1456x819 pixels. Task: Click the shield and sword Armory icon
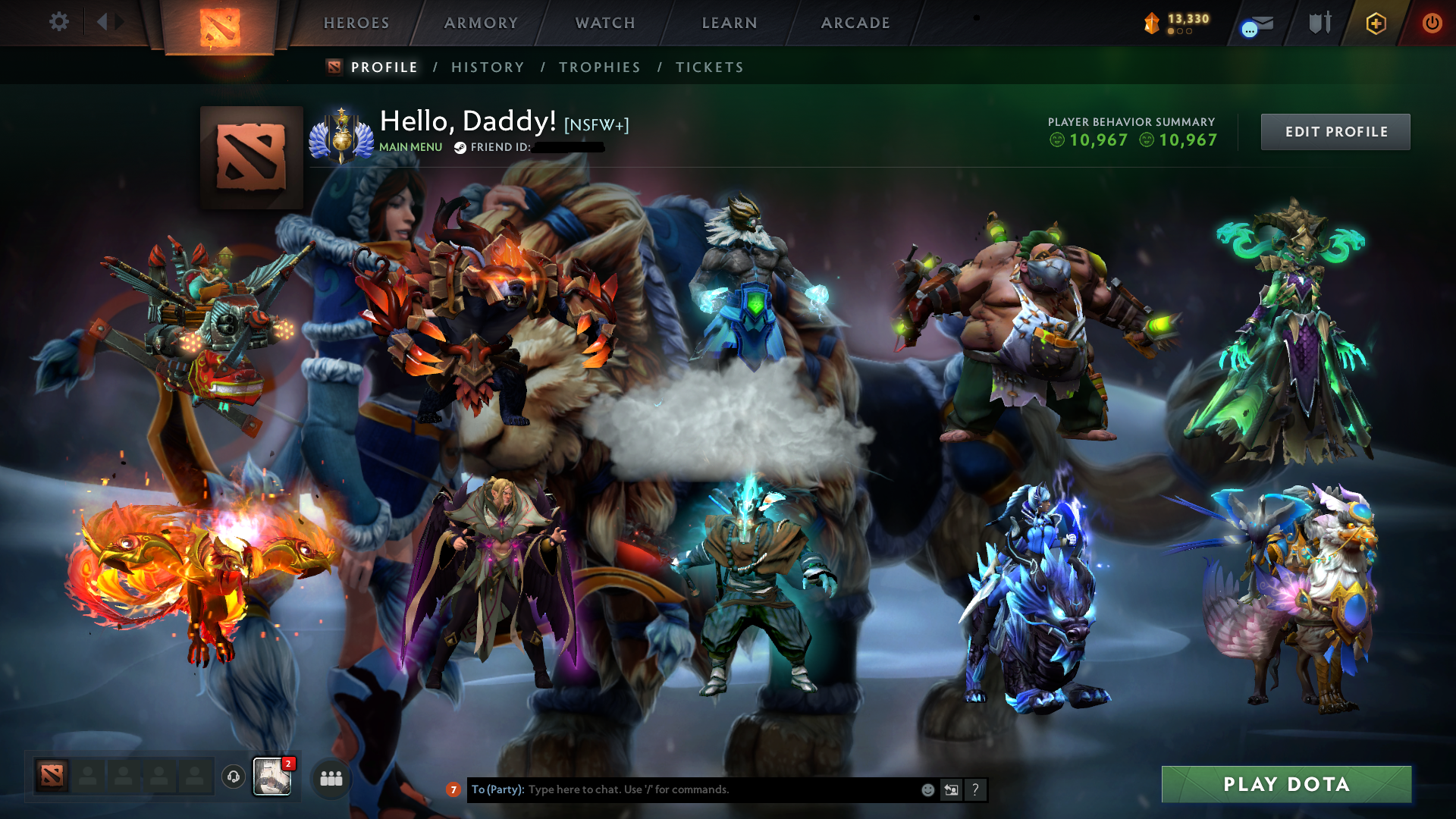coord(1319,24)
